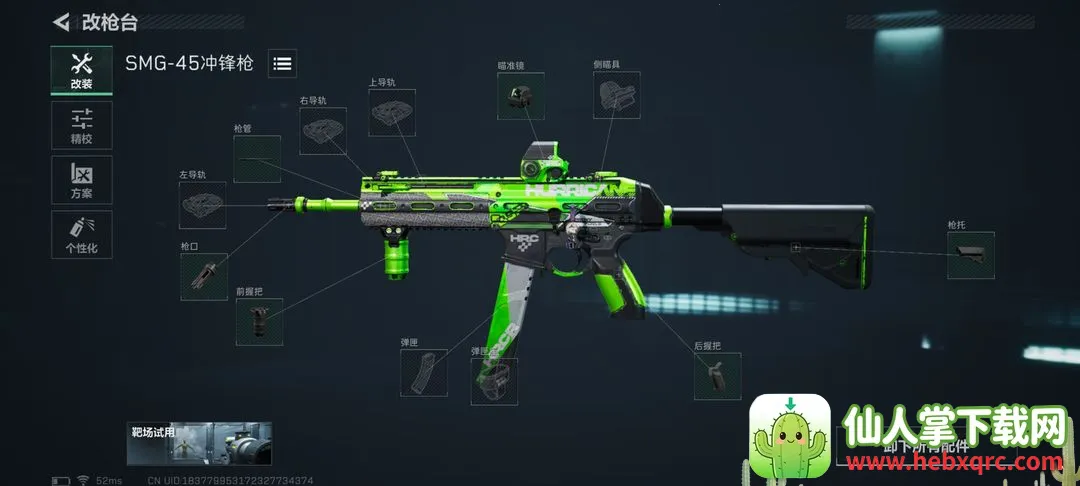Open the 精校 tuning tab

click(x=82, y=126)
